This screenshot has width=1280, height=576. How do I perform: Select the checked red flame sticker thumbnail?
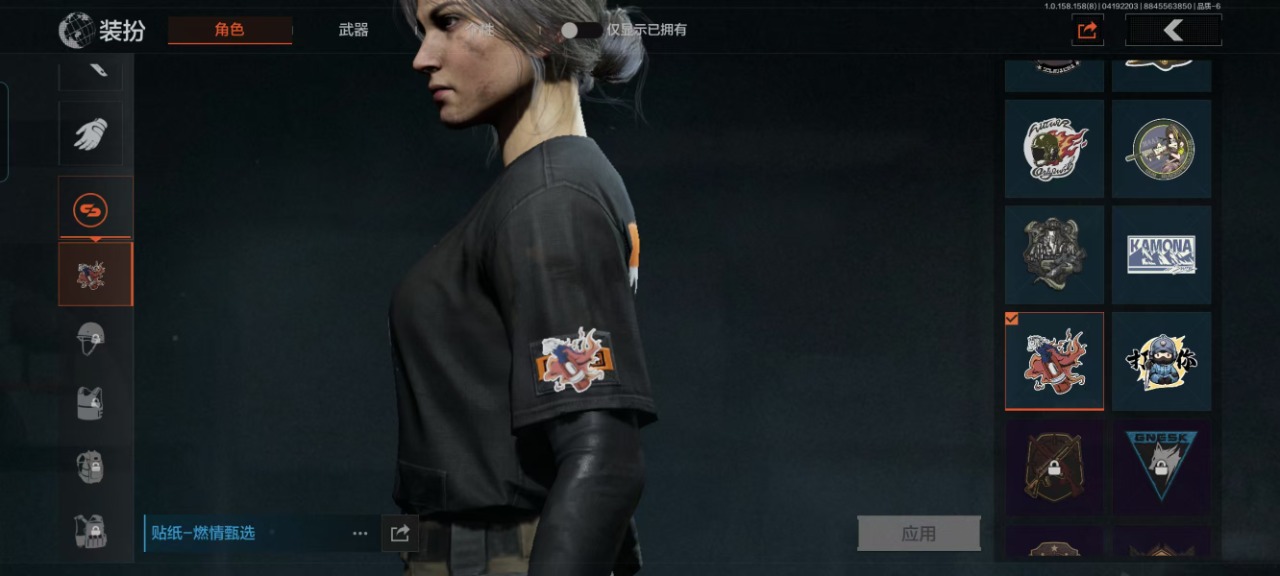pos(1054,361)
